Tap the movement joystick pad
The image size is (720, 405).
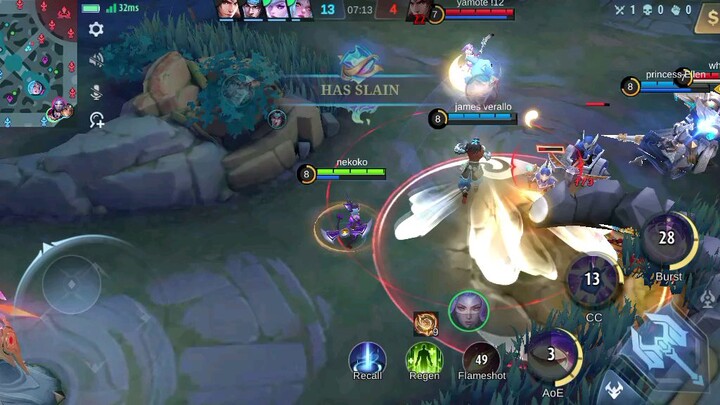click(70, 283)
